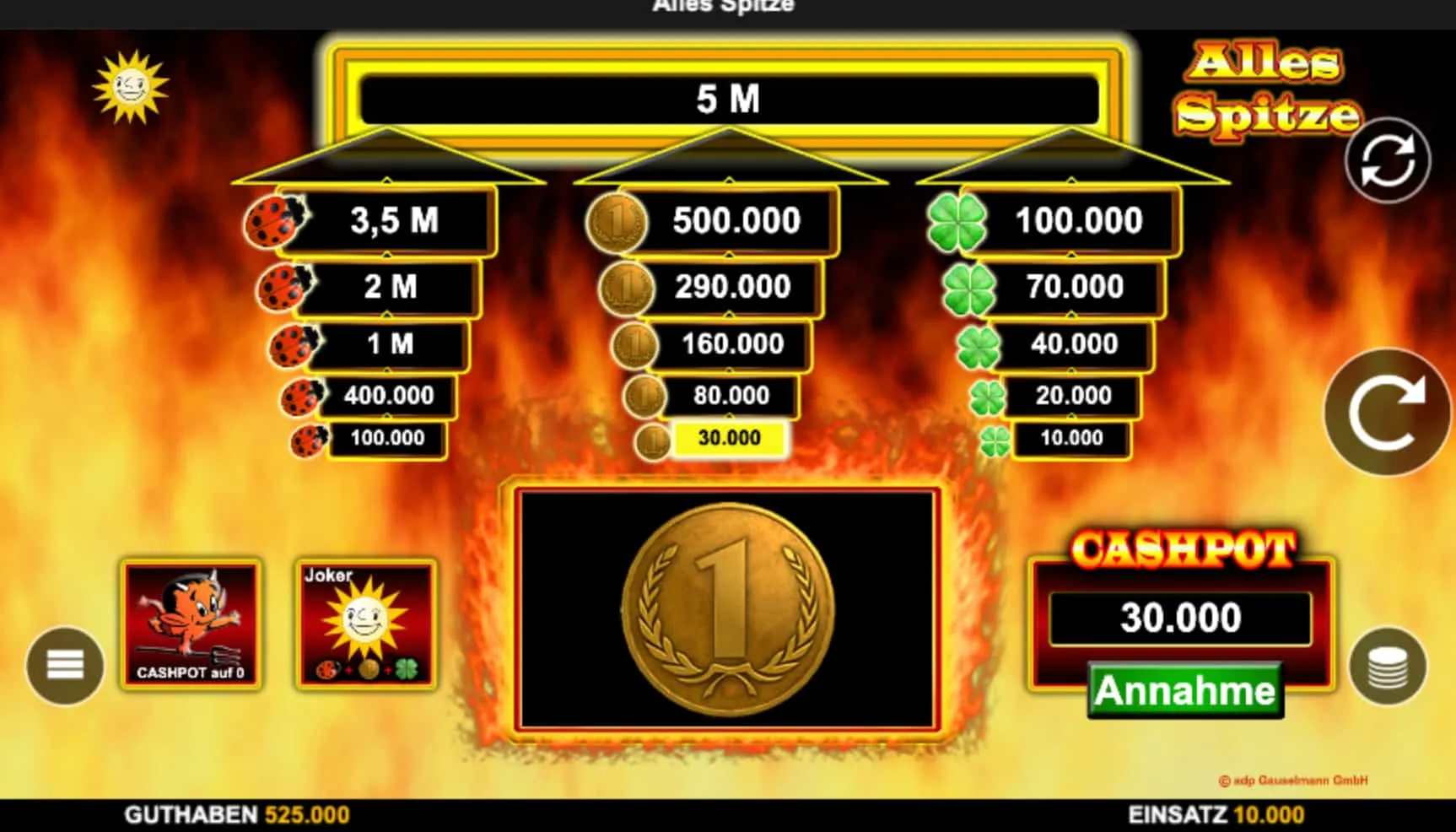Click the coin stack icon bottom right
The height and width of the screenshot is (832, 1456).
(x=1390, y=667)
